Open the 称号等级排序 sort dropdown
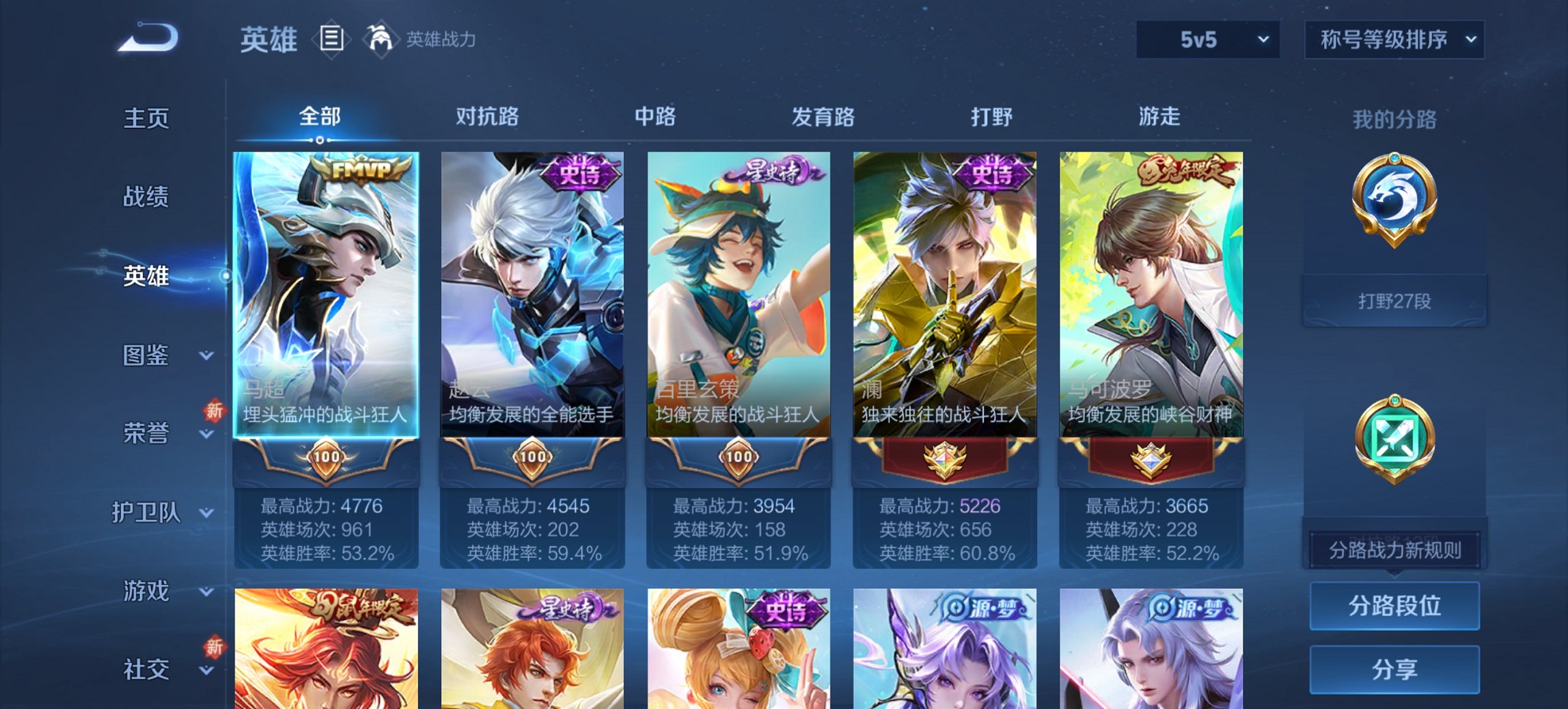The height and width of the screenshot is (709, 1568). pyautogui.click(x=1394, y=40)
